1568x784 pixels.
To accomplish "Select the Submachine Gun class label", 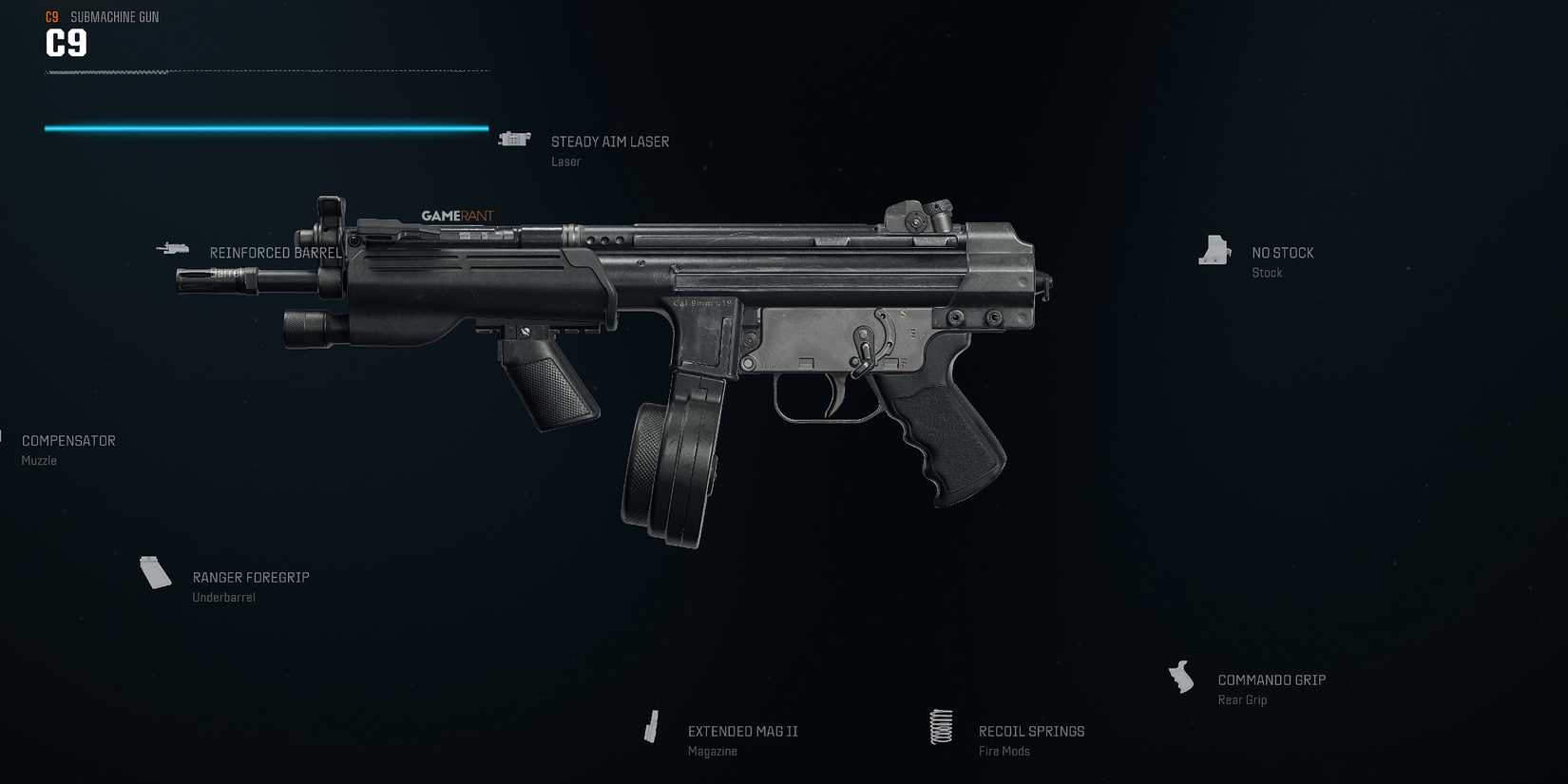I will [x=114, y=16].
